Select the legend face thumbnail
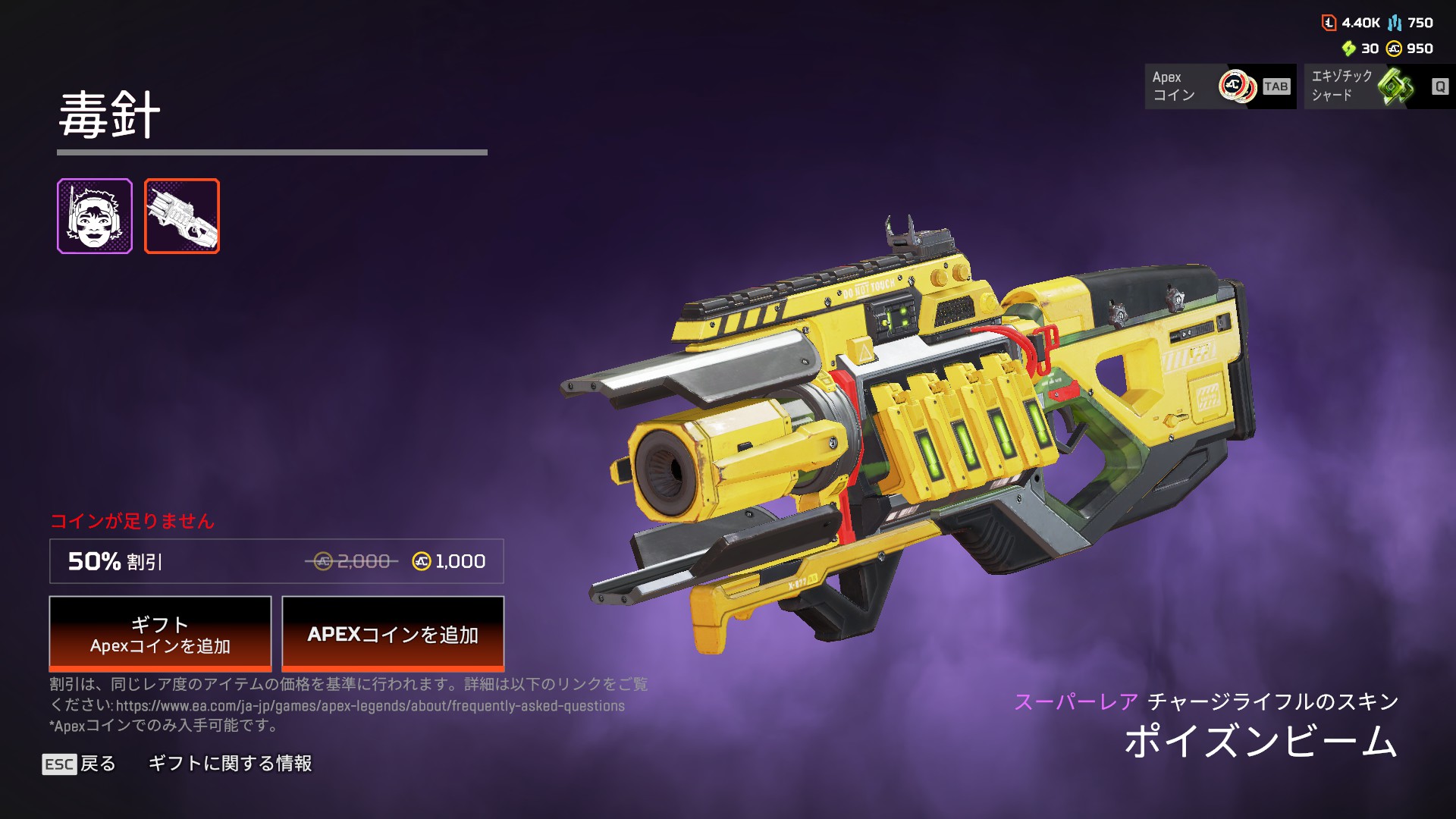1456x819 pixels. [x=95, y=216]
